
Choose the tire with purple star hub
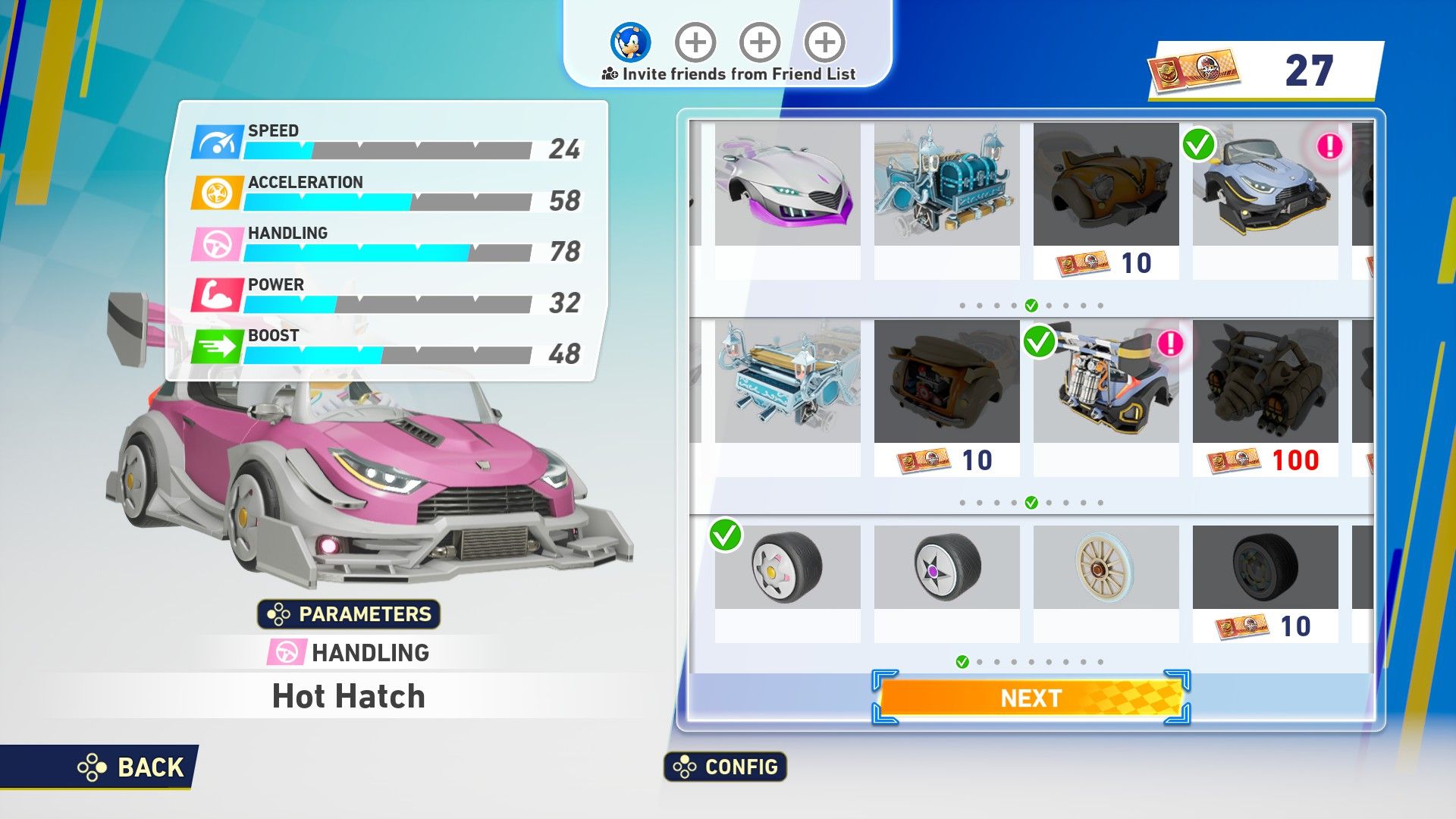coord(946,567)
